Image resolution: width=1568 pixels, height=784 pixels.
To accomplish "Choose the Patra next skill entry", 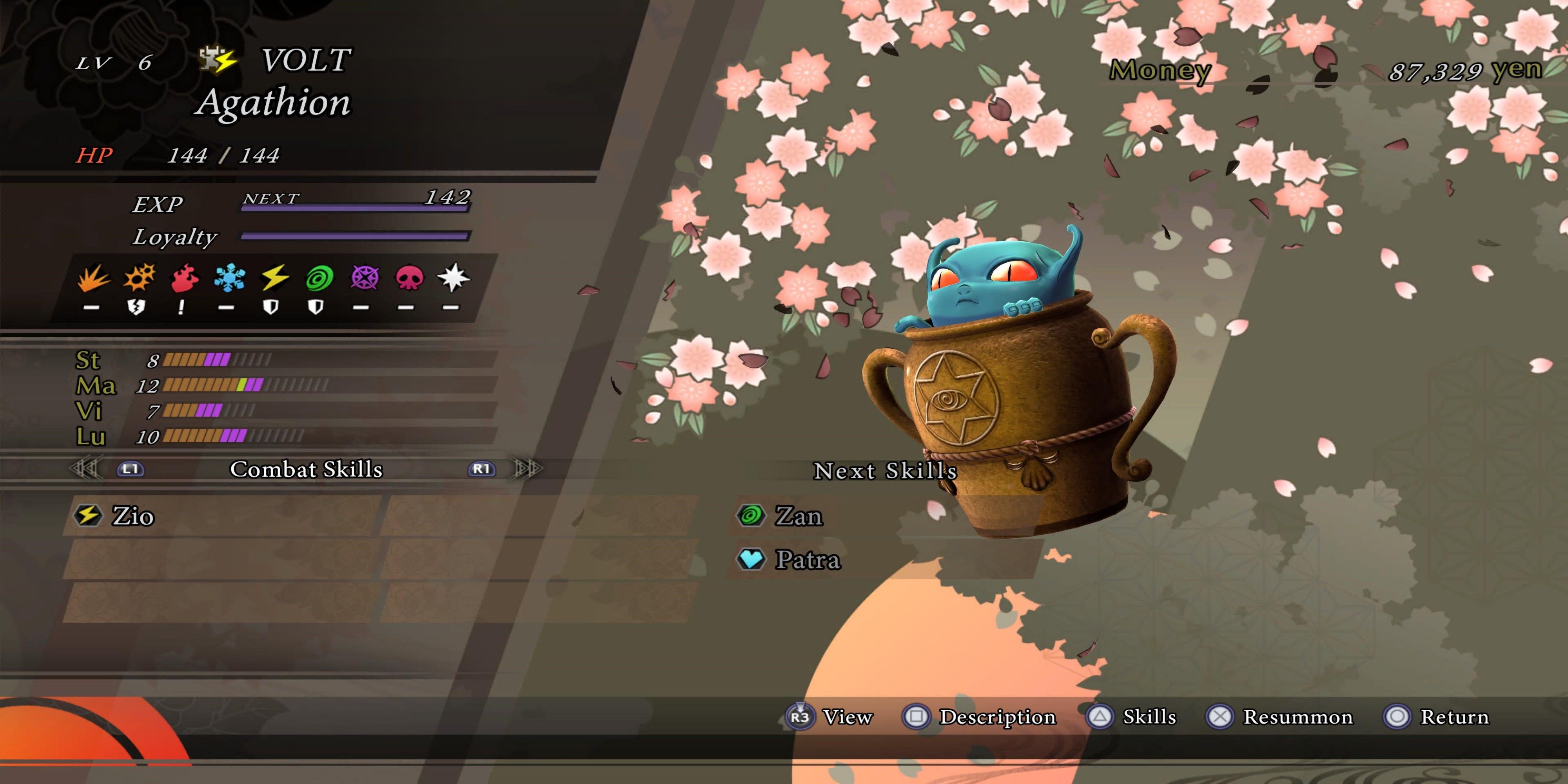I will [x=807, y=560].
